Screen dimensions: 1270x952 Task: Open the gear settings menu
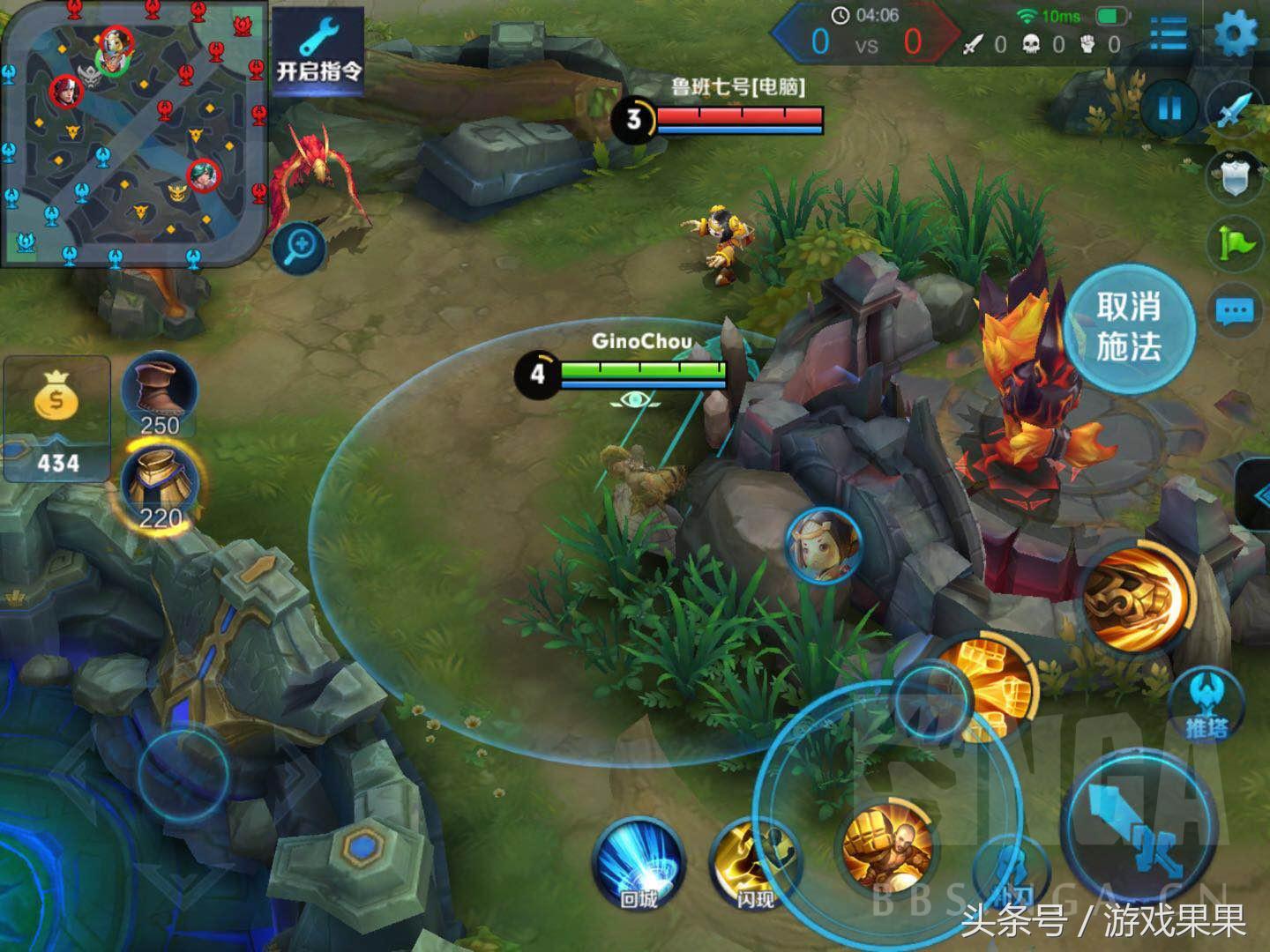1236,35
